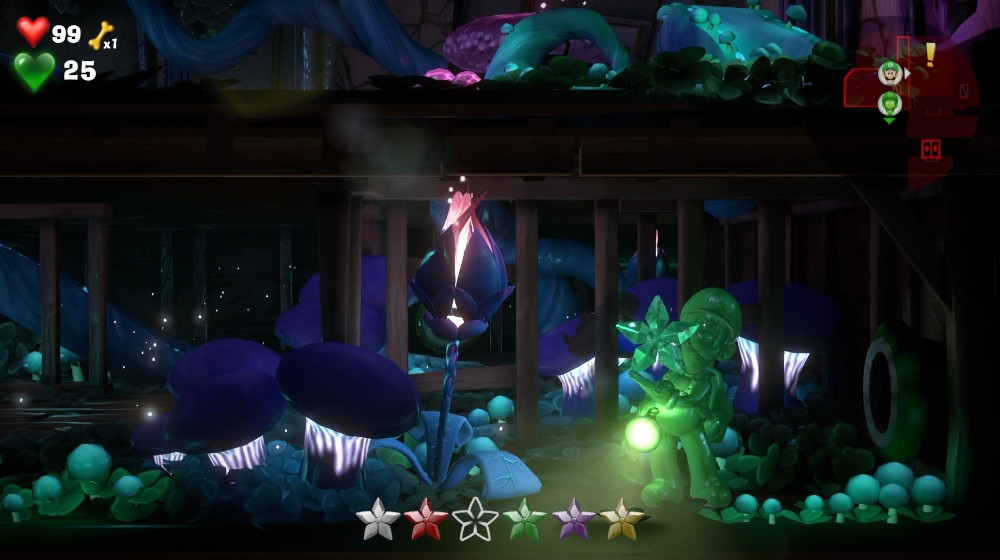Select the red gem in the gem tracker

pos(426,519)
